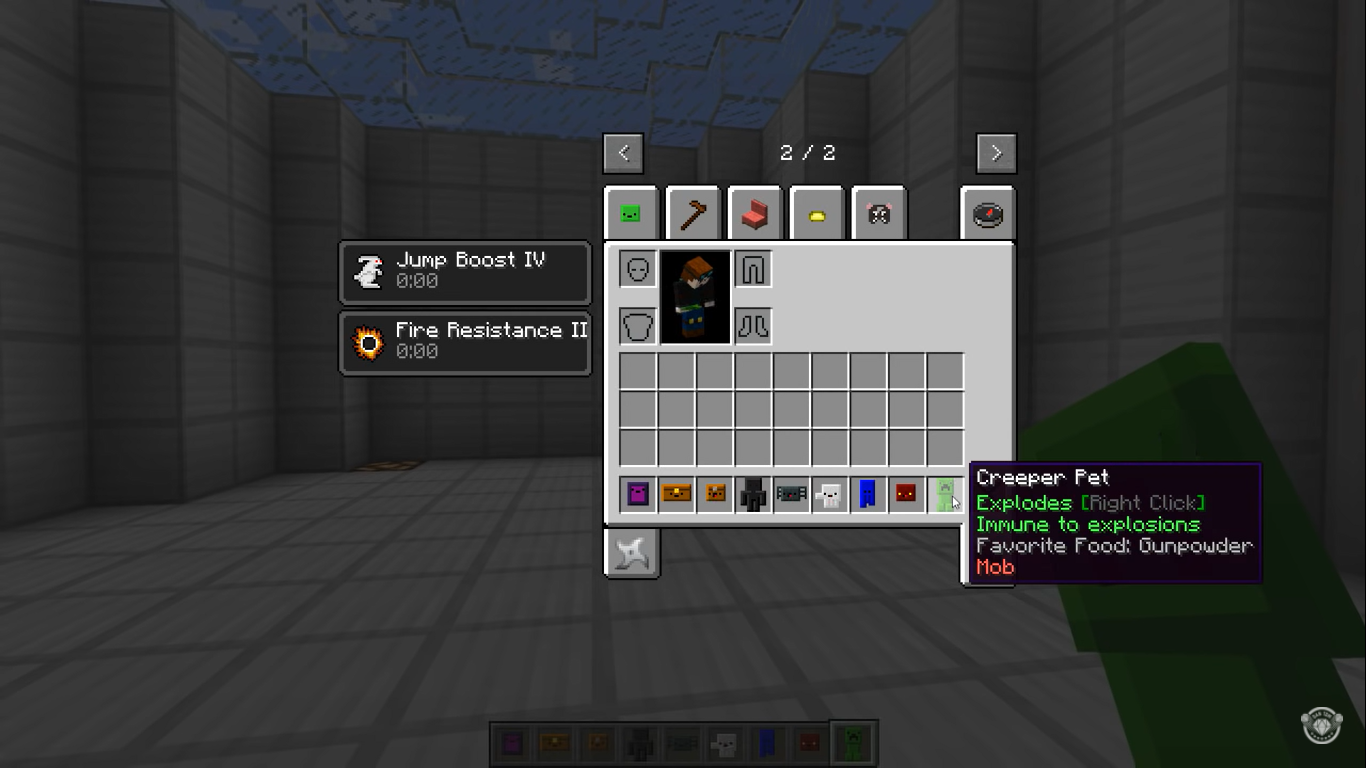Select the purple pet in the first hotbar slot
The width and height of the screenshot is (1366, 768).
tap(637, 494)
